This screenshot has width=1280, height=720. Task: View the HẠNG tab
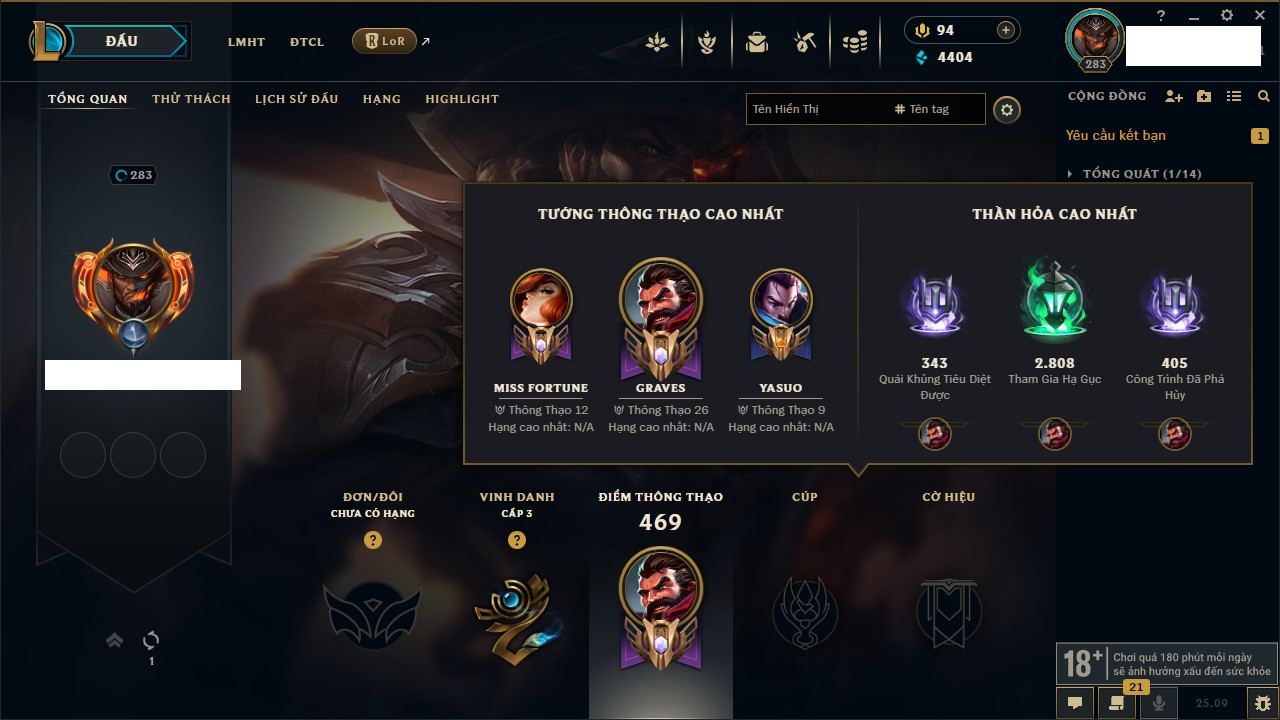(x=381, y=99)
